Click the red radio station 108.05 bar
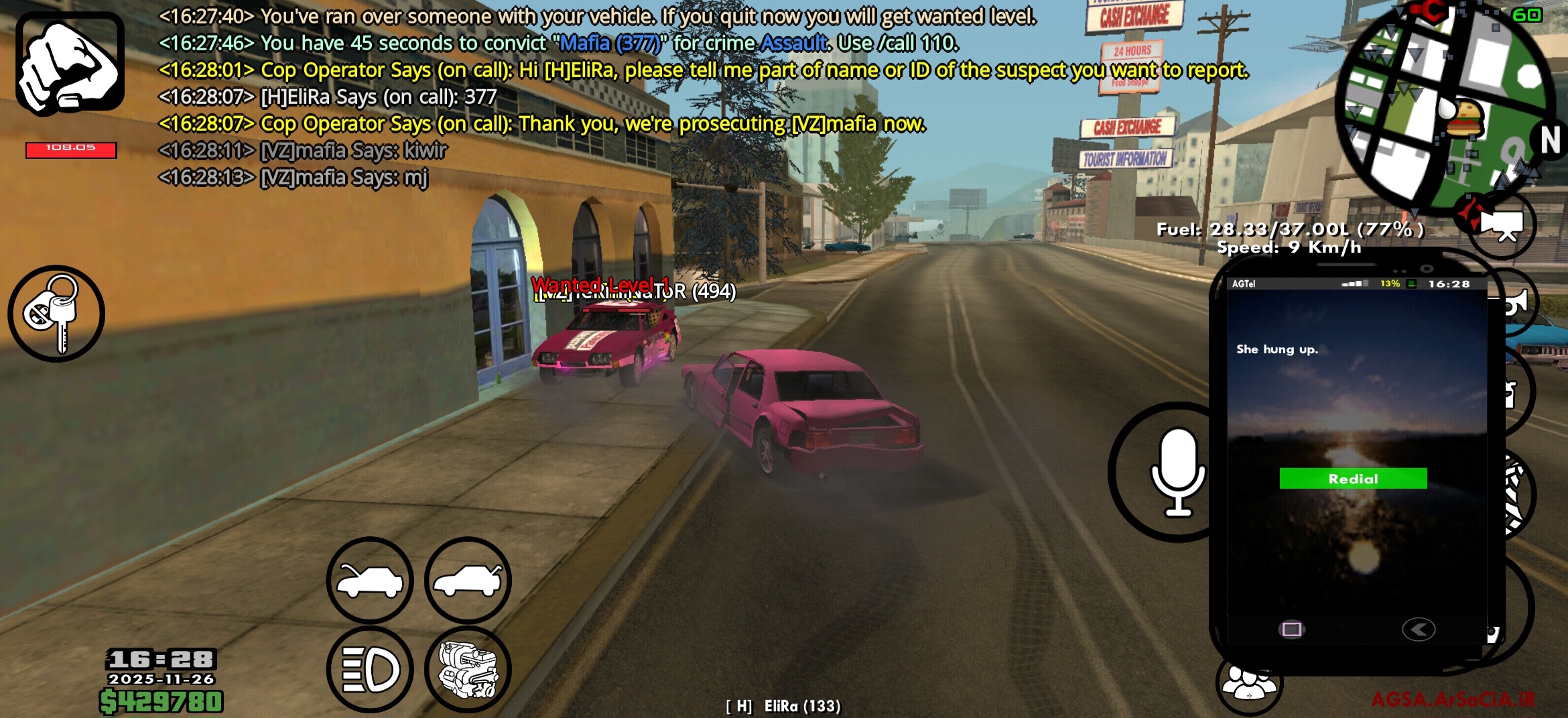The image size is (1568, 718). click(x=72, y=150)
